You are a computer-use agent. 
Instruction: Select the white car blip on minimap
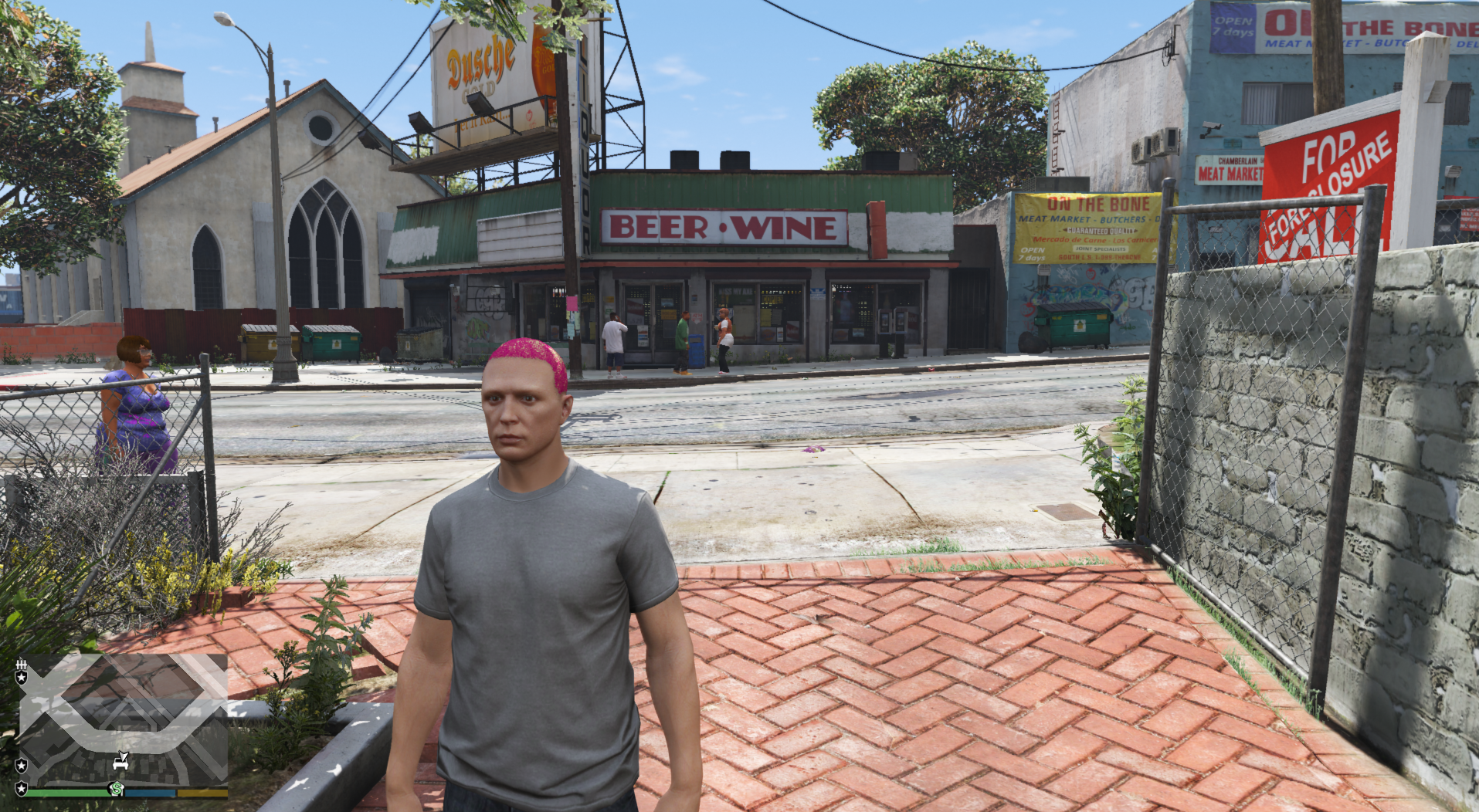[x=120, y=763]
